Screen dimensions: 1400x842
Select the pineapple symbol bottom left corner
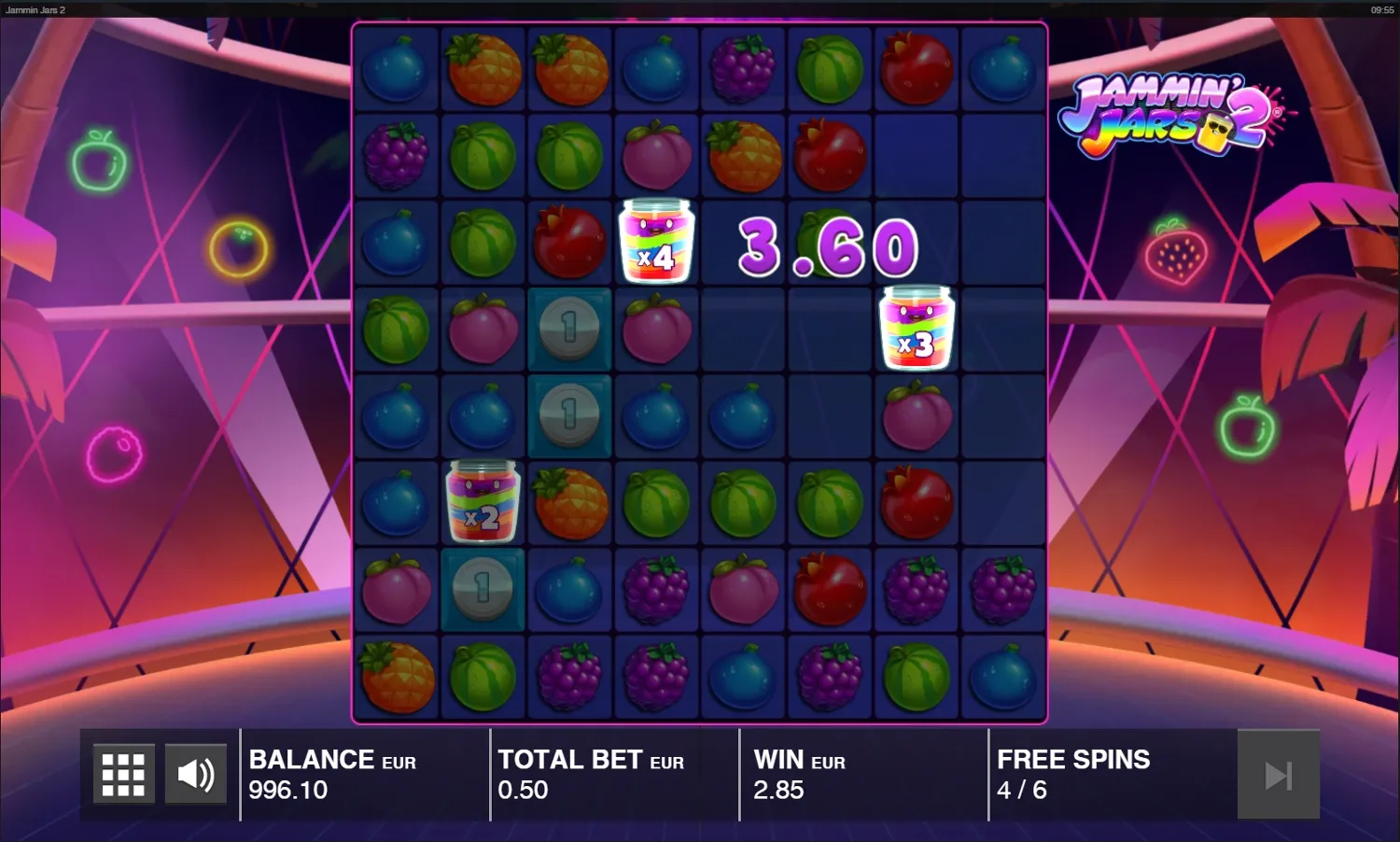click(396, 676)
